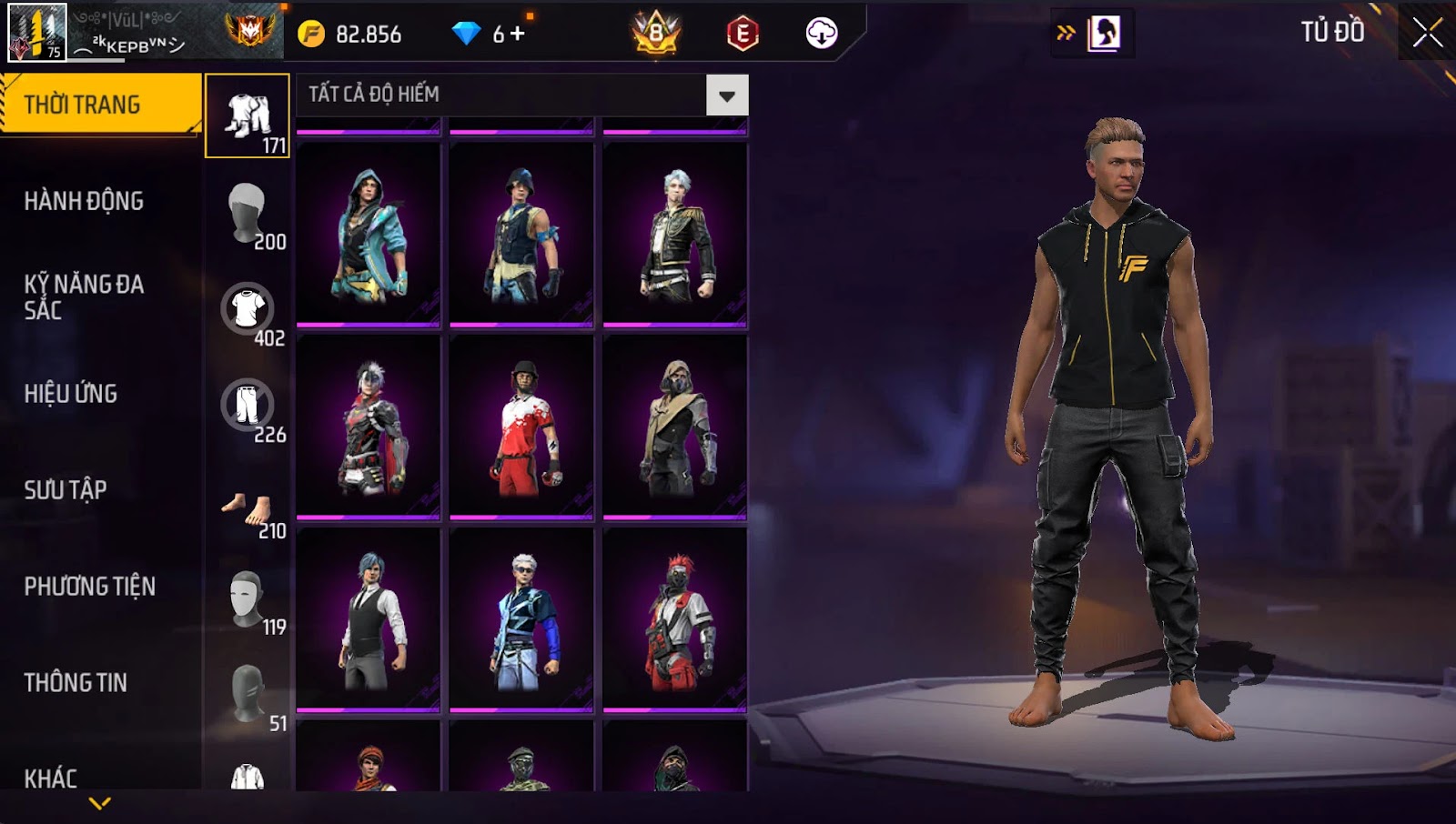Choose the black vest and tie outfit
Screen dimensions: 1456x824
[369, 620]
